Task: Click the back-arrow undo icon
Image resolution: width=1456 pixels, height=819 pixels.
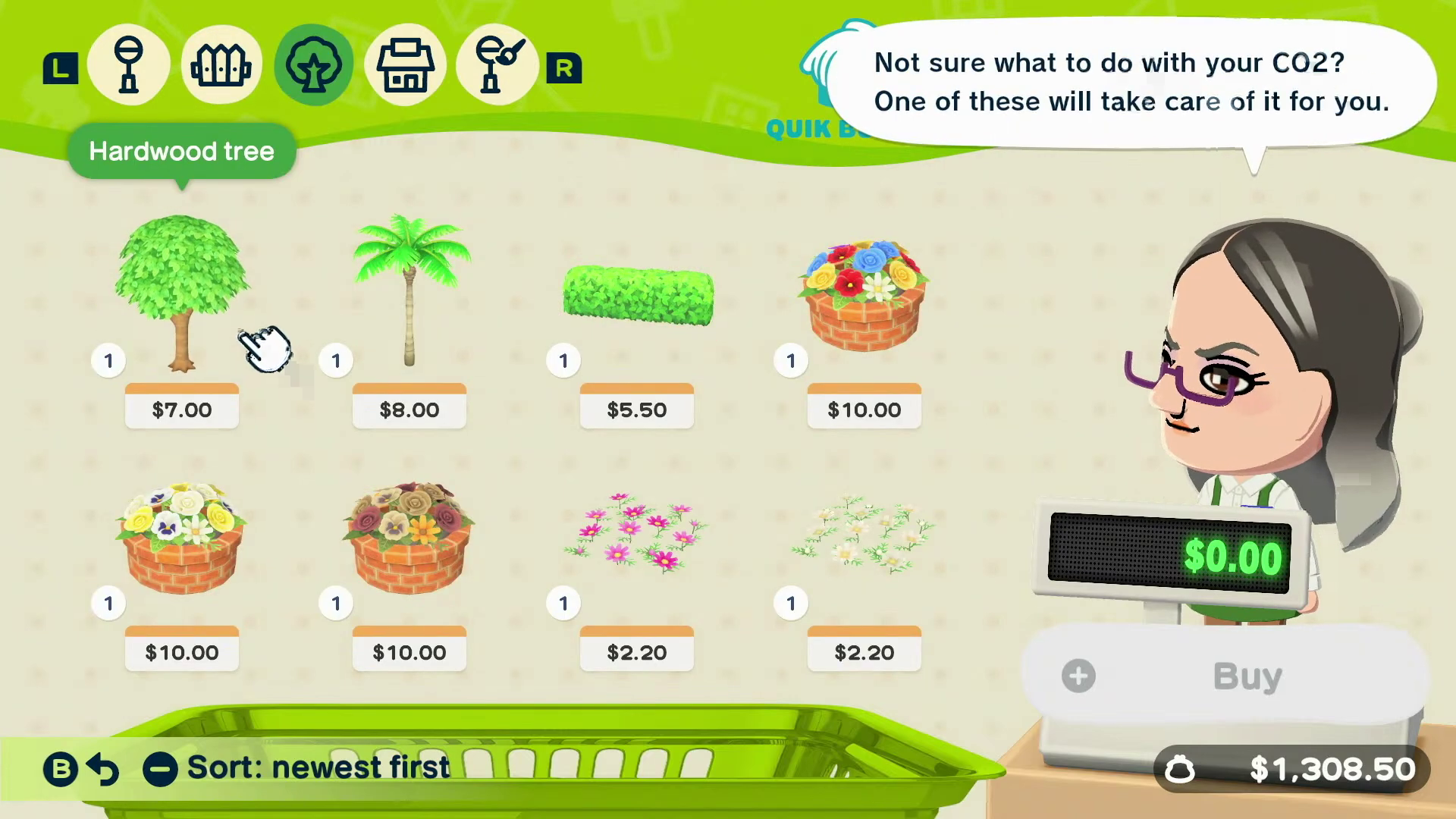Action: coord(103,767)
